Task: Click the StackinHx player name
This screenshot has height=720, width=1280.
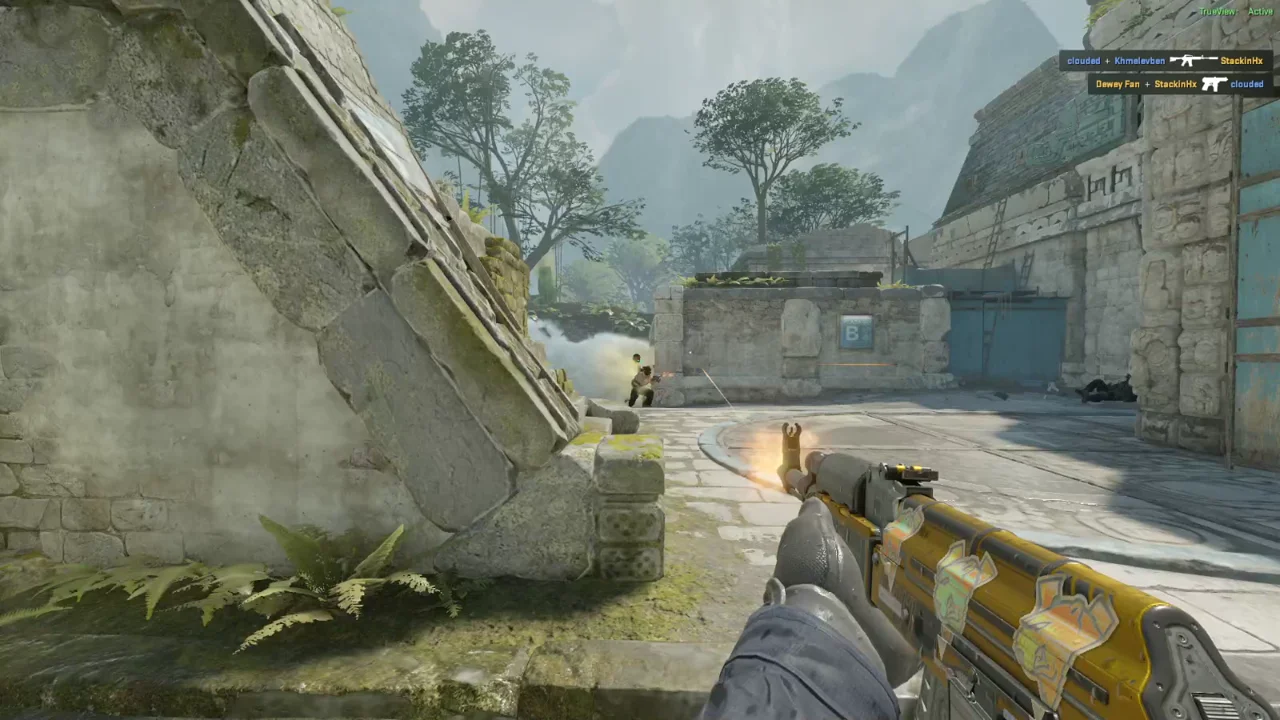Action: tap(1242, 61)
